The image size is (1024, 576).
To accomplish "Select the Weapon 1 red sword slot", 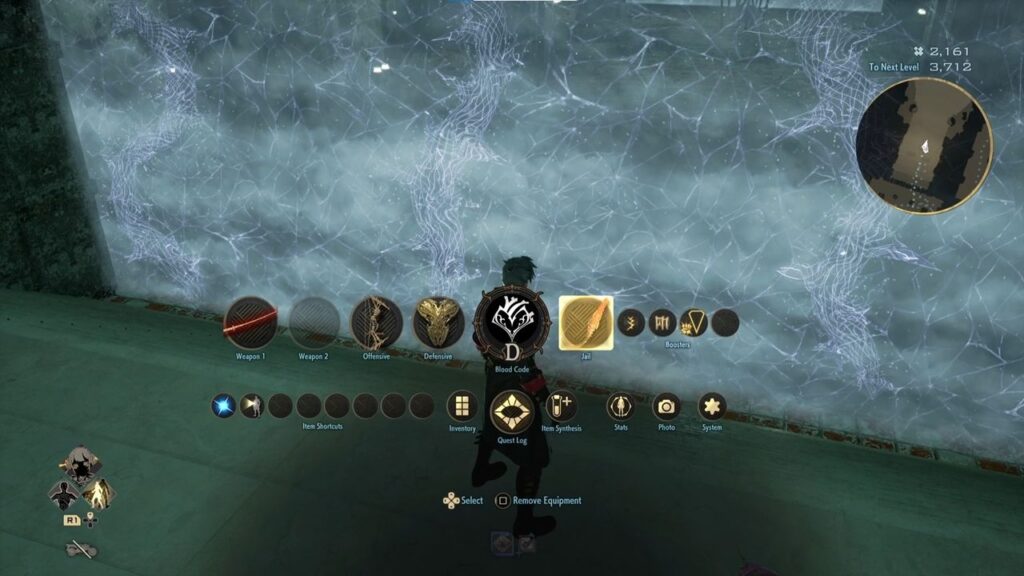I will click(251, 323).
